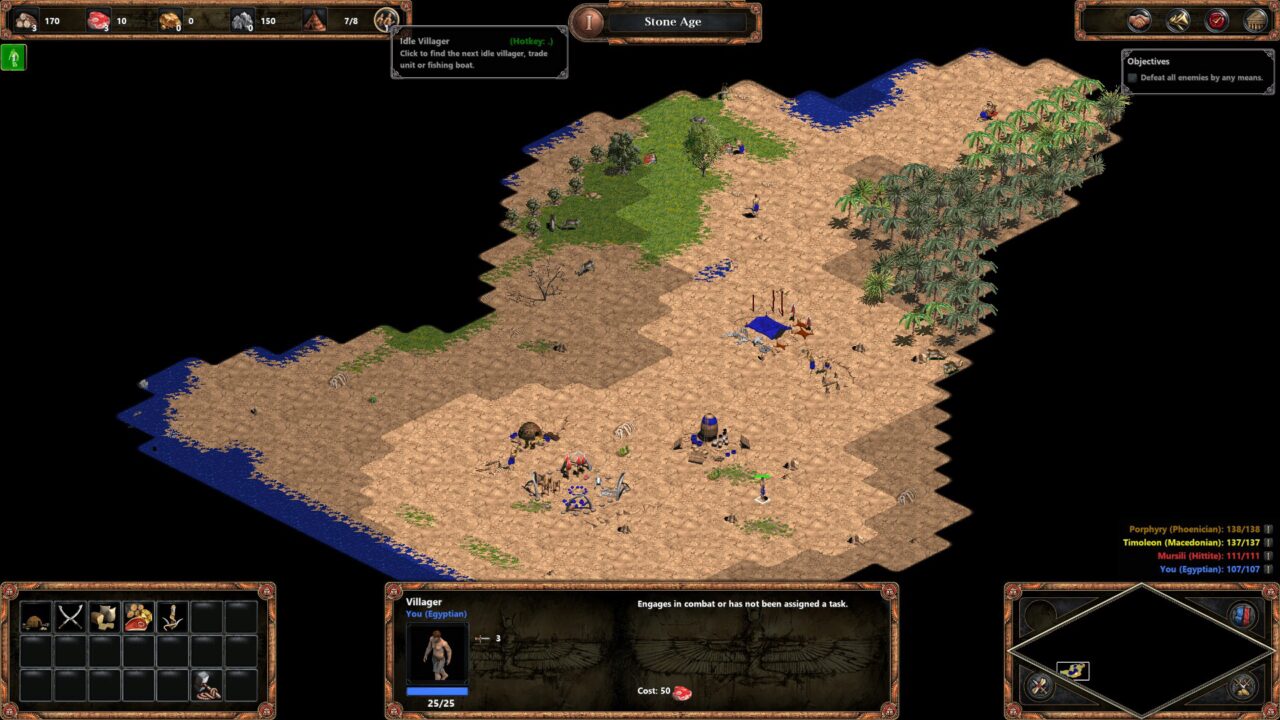Choose the stone blocks repair command
Viewport: 1280px width, 720px height.
[x=104, y=617]
